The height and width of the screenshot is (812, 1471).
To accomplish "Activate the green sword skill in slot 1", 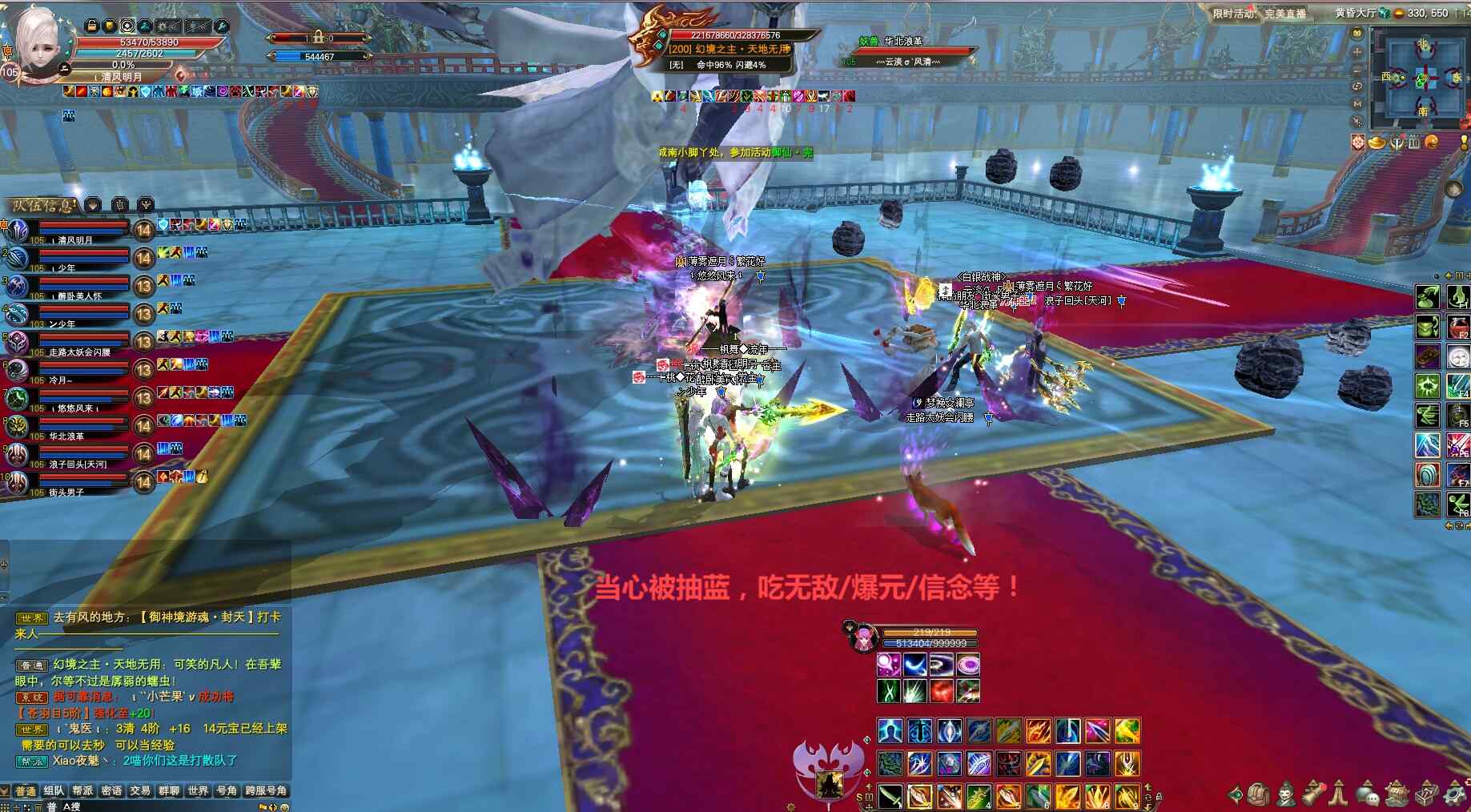I will (890, 796).
